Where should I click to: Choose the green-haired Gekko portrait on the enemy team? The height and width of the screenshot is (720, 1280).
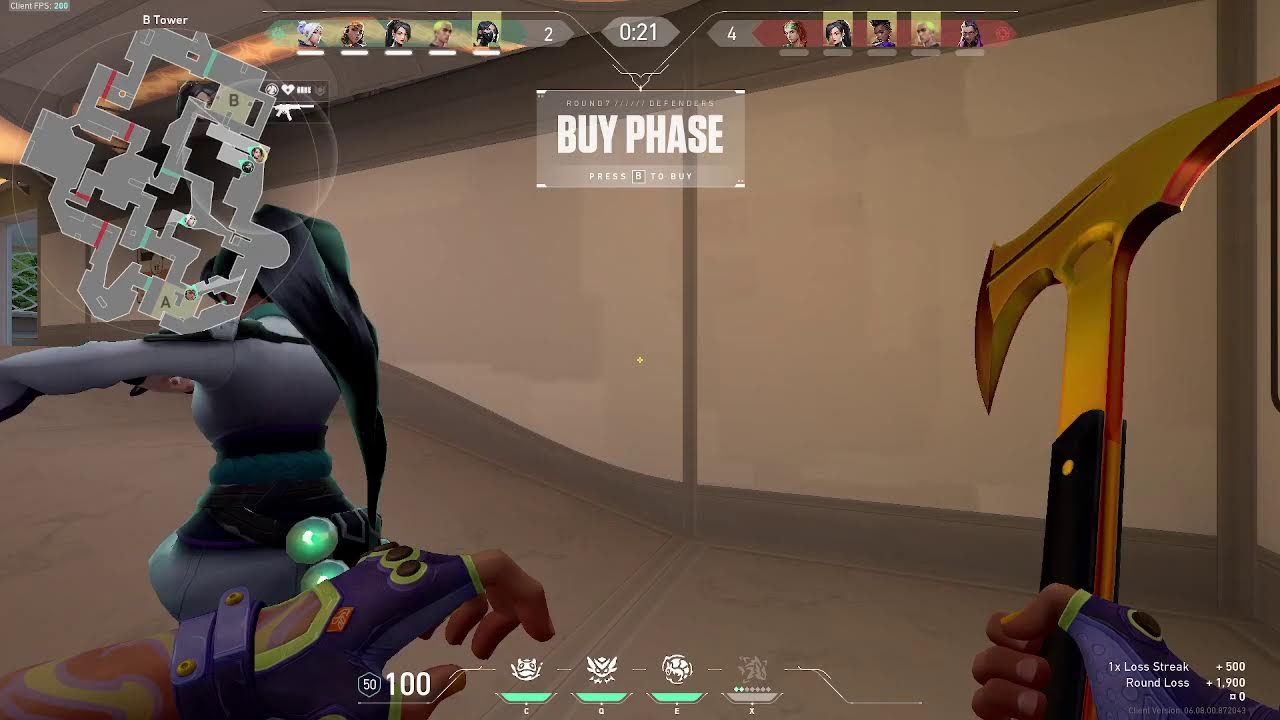pos(926,34)
